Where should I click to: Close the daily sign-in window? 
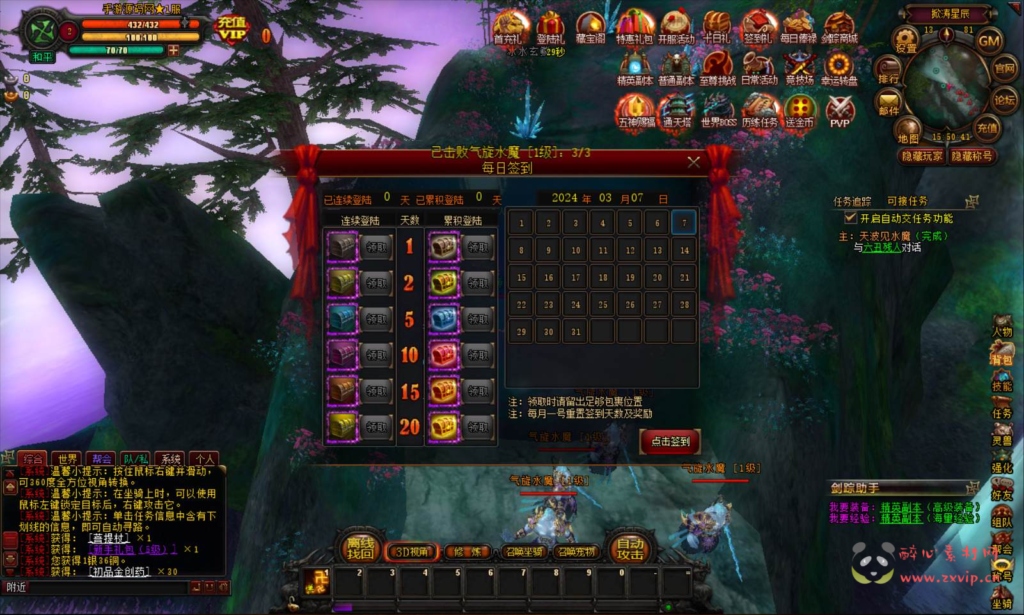(x=694, y=161)
